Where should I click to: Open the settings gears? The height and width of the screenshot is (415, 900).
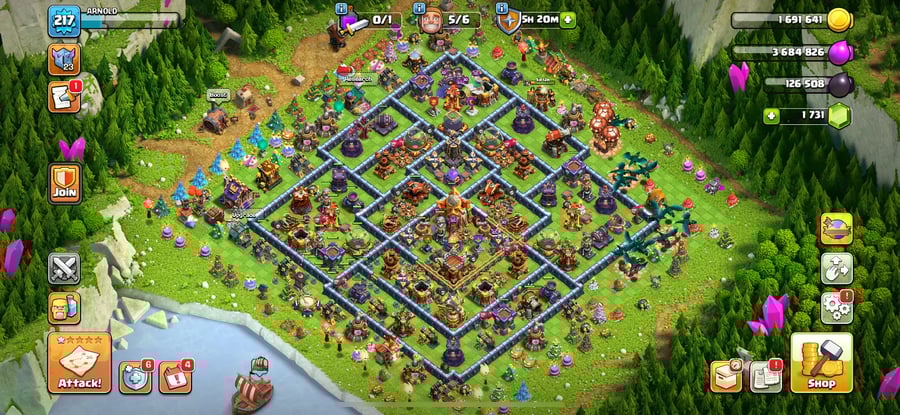pos(836,306)
